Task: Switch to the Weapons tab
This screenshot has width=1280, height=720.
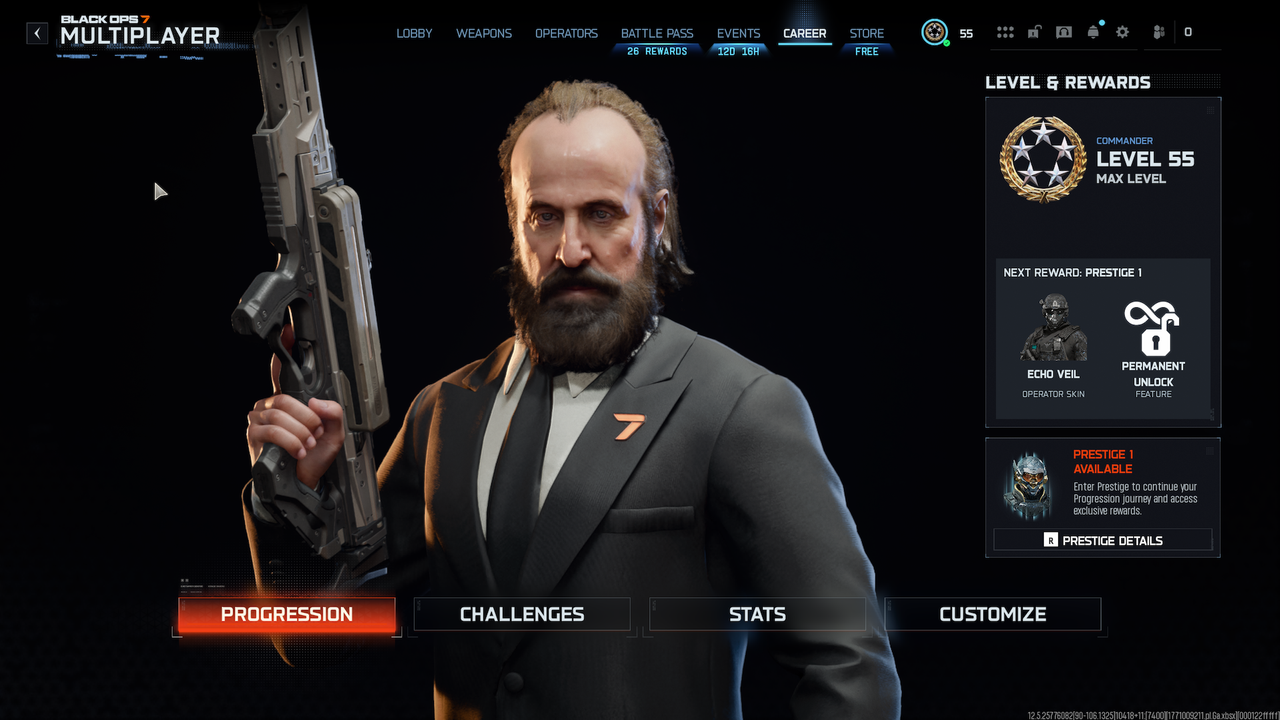Action: tap(484, 33)
